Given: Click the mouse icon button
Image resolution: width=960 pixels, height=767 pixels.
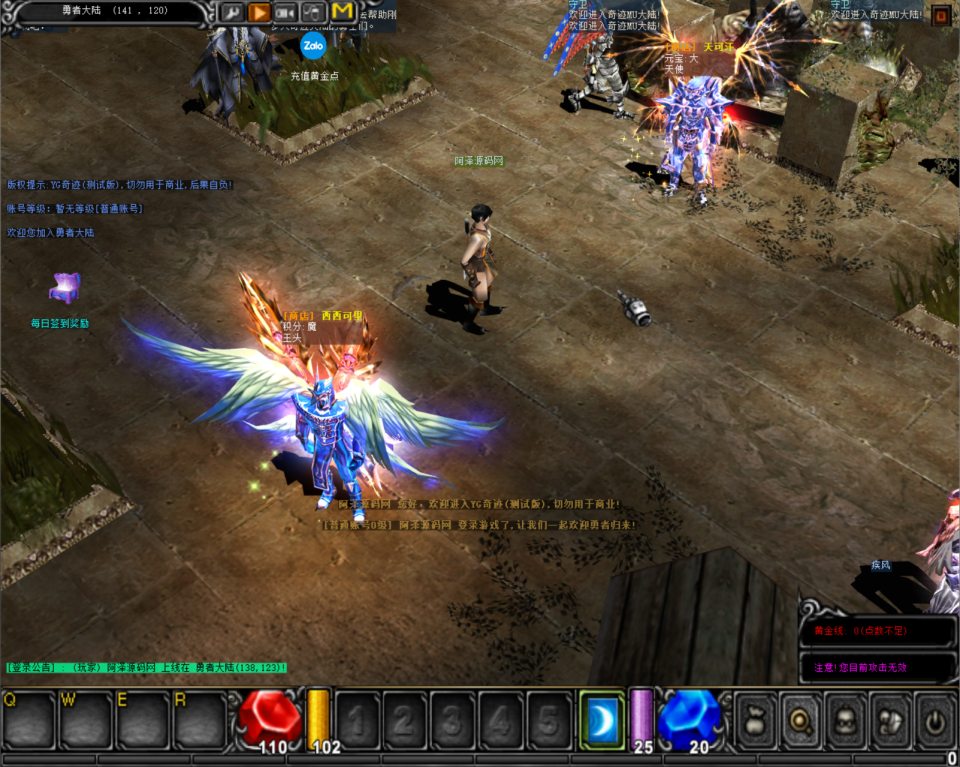Looking at the screenshot, I should 313,13.
